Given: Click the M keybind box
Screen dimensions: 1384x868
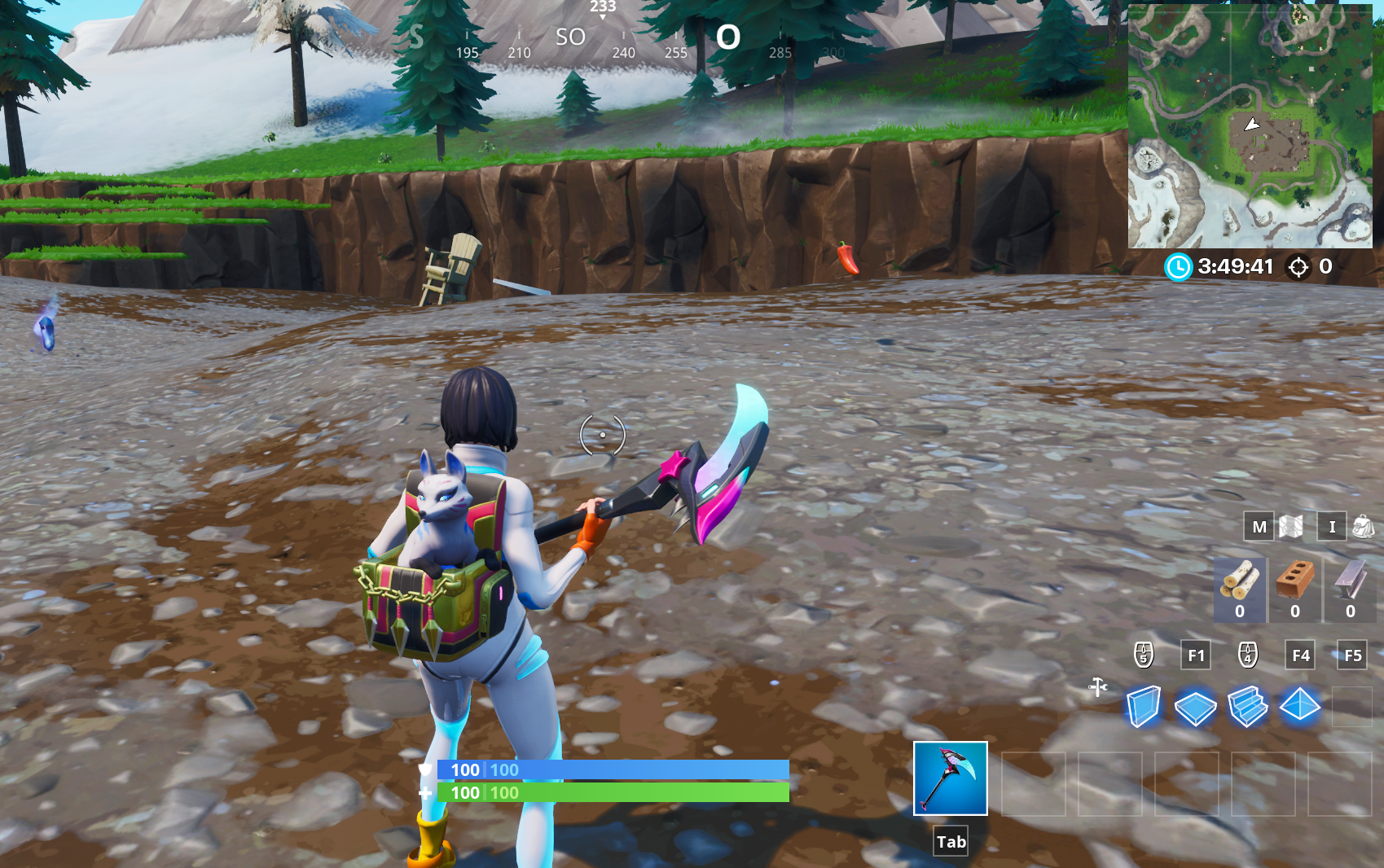Looking at the screenshot, I should tap(1259, 527).
